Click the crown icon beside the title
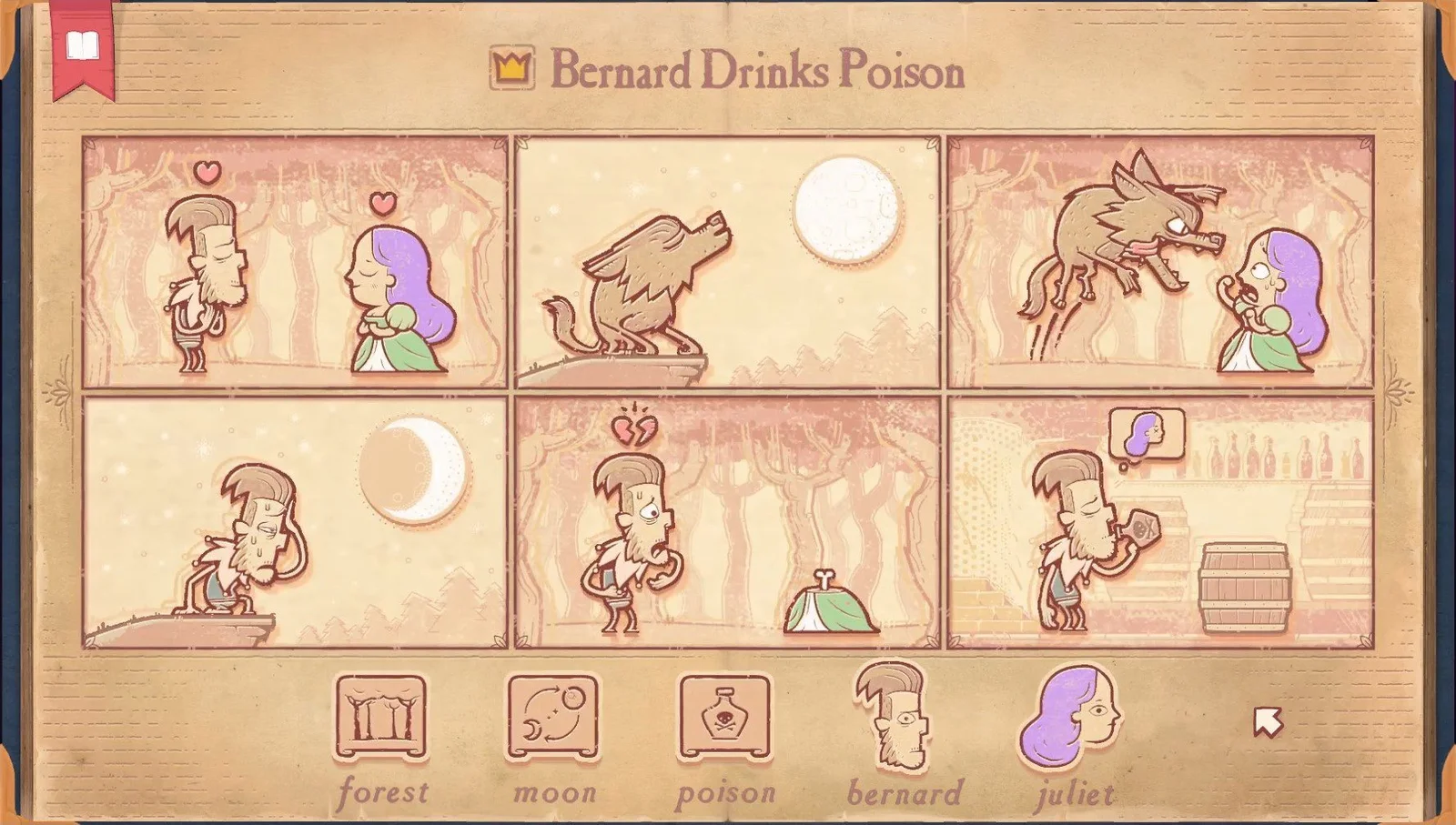Viewport: 1456px width, 825px height. [x=511, y=66]
